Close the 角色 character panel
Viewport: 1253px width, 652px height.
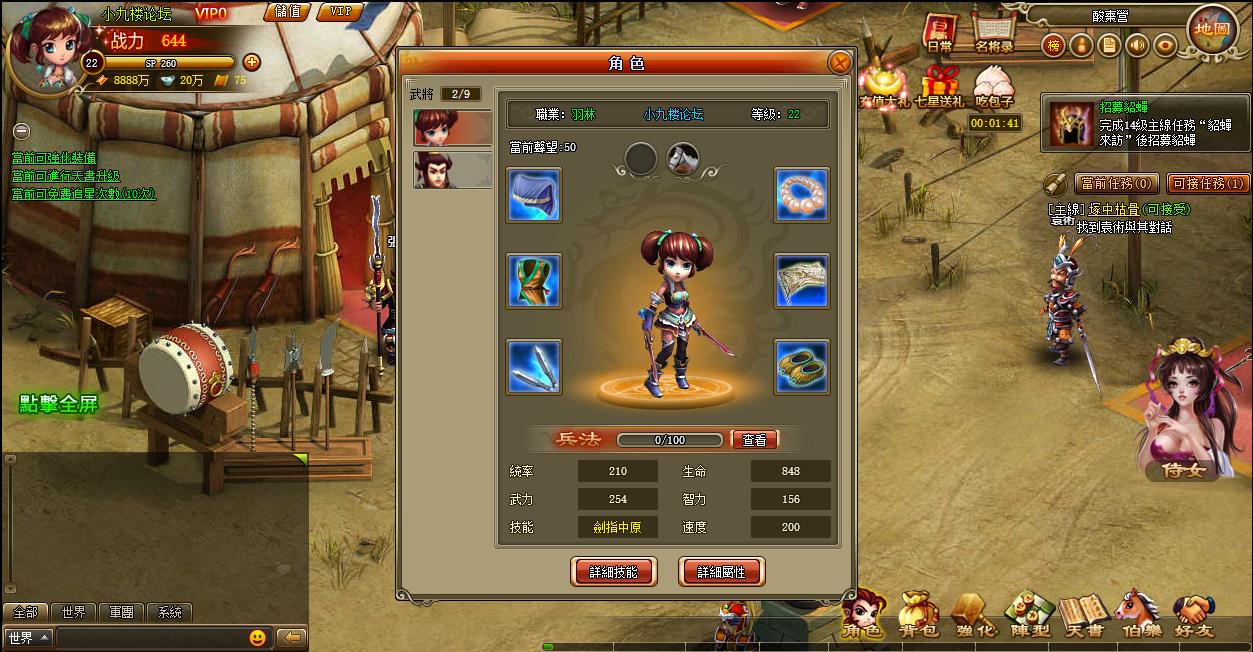click(x=840, y=64)
